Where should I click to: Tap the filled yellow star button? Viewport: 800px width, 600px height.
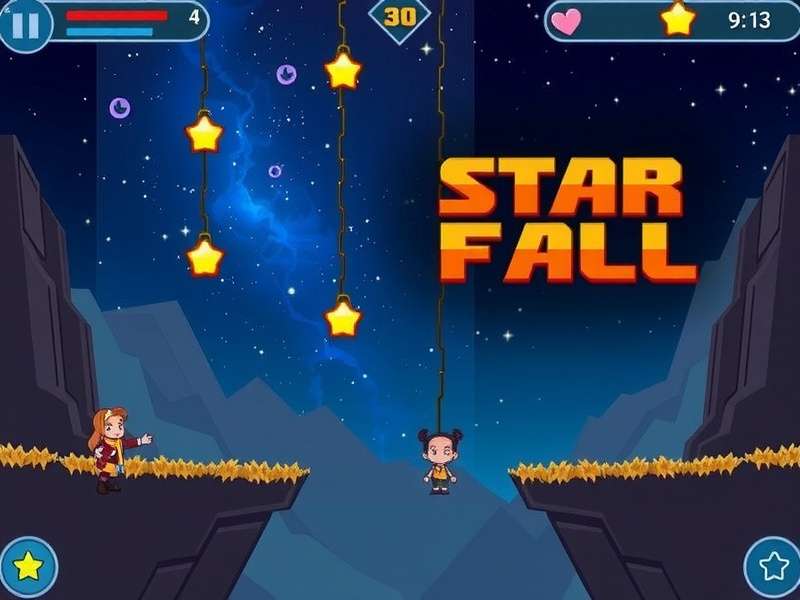[28, 566]
